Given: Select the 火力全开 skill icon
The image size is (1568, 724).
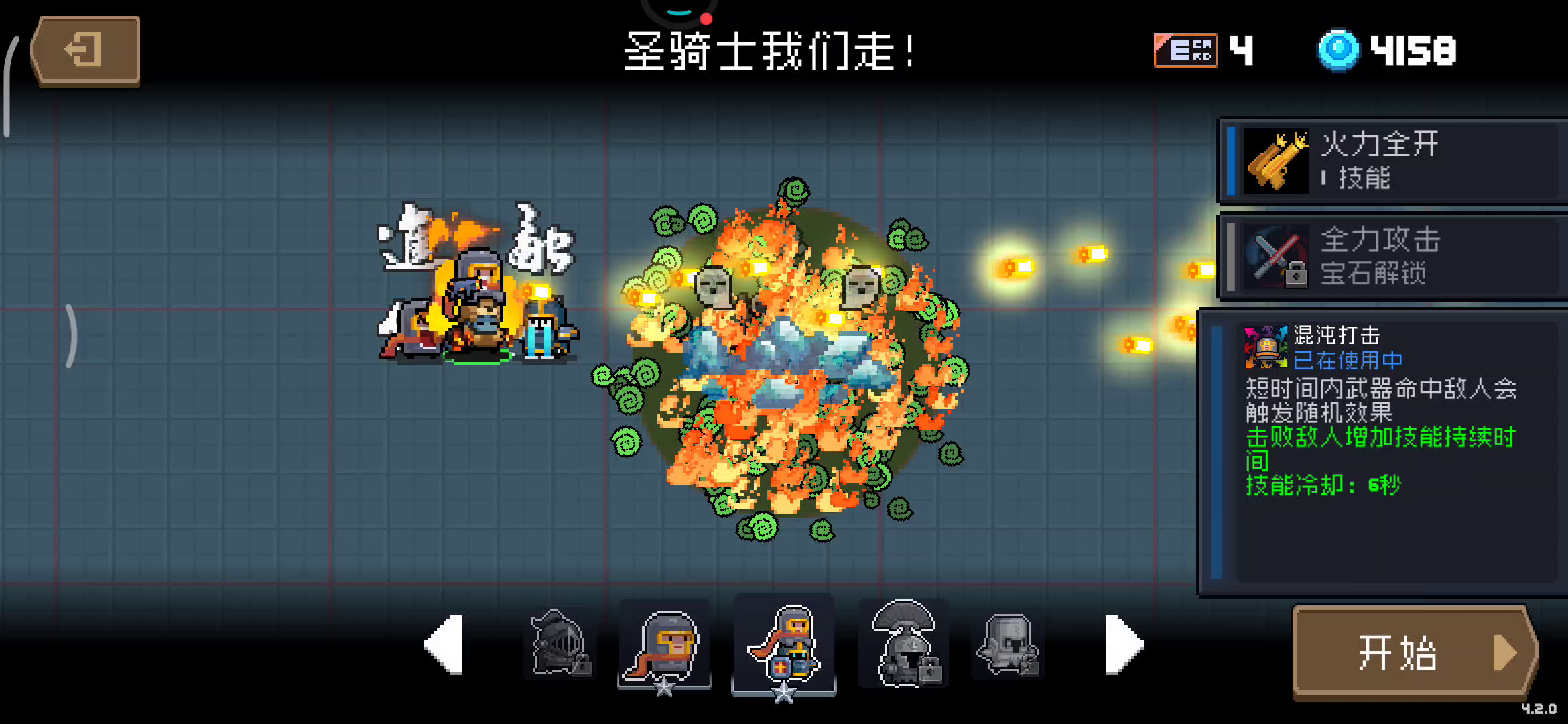Looking at the screenshot, I should [x=1275, y=161].
